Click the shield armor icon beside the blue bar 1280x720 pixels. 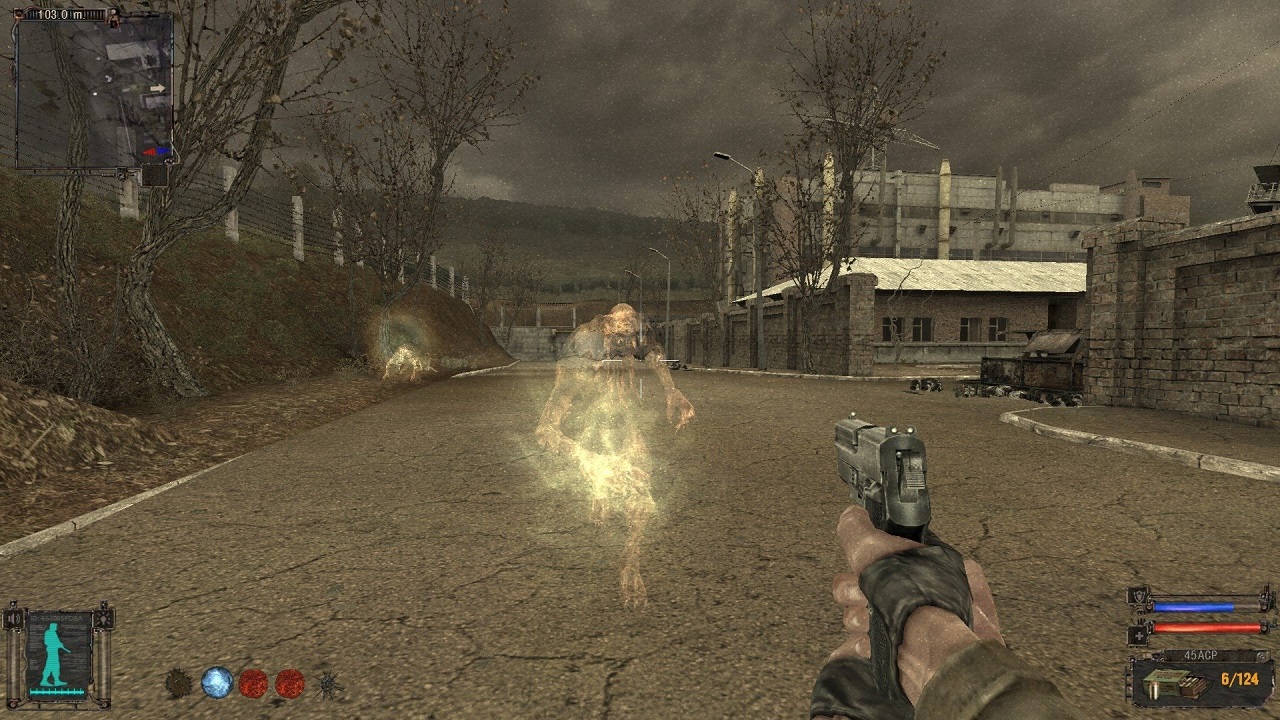(x=1137, y=596)
